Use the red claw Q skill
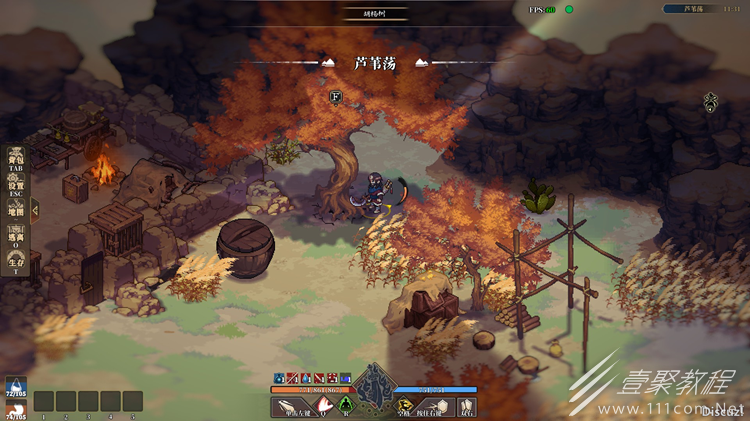 pyautogui.click(x=324, y=406)
